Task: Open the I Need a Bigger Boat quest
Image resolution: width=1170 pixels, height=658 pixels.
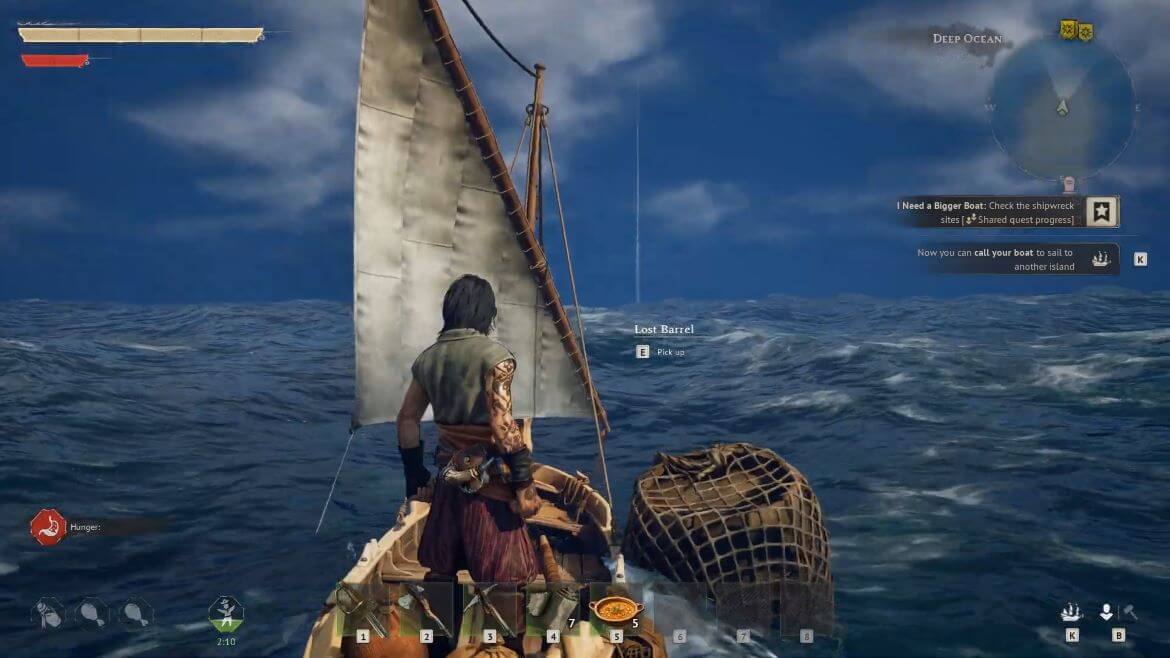Action: pos(1102,212)
